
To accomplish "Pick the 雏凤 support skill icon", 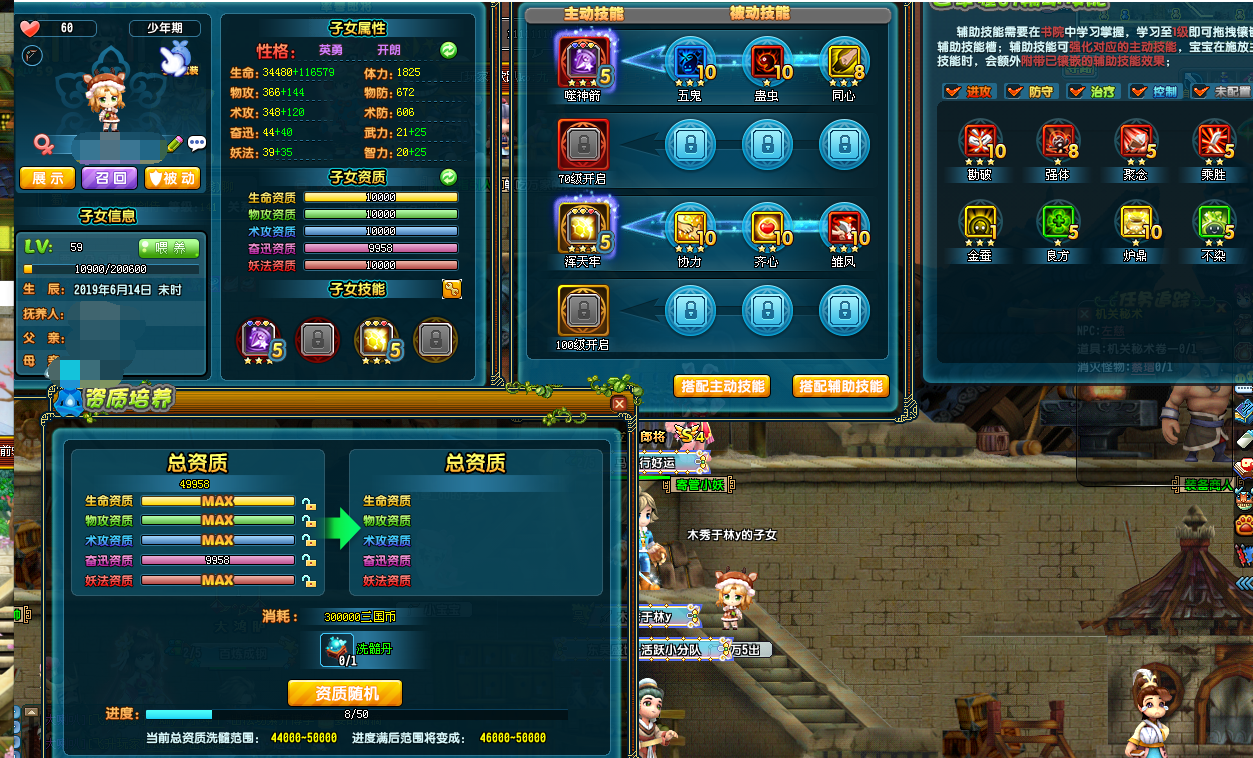I will pos(843,229).
